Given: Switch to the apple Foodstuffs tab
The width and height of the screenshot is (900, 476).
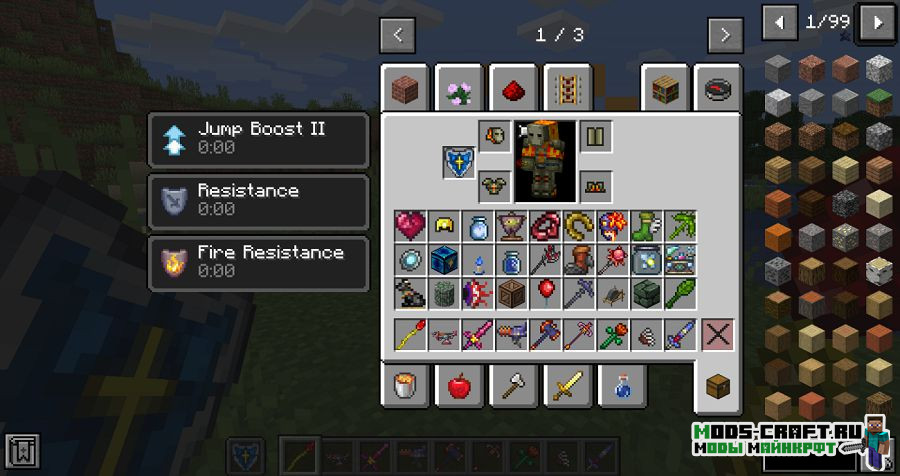Looking at the screenshot, I should 459,383.
